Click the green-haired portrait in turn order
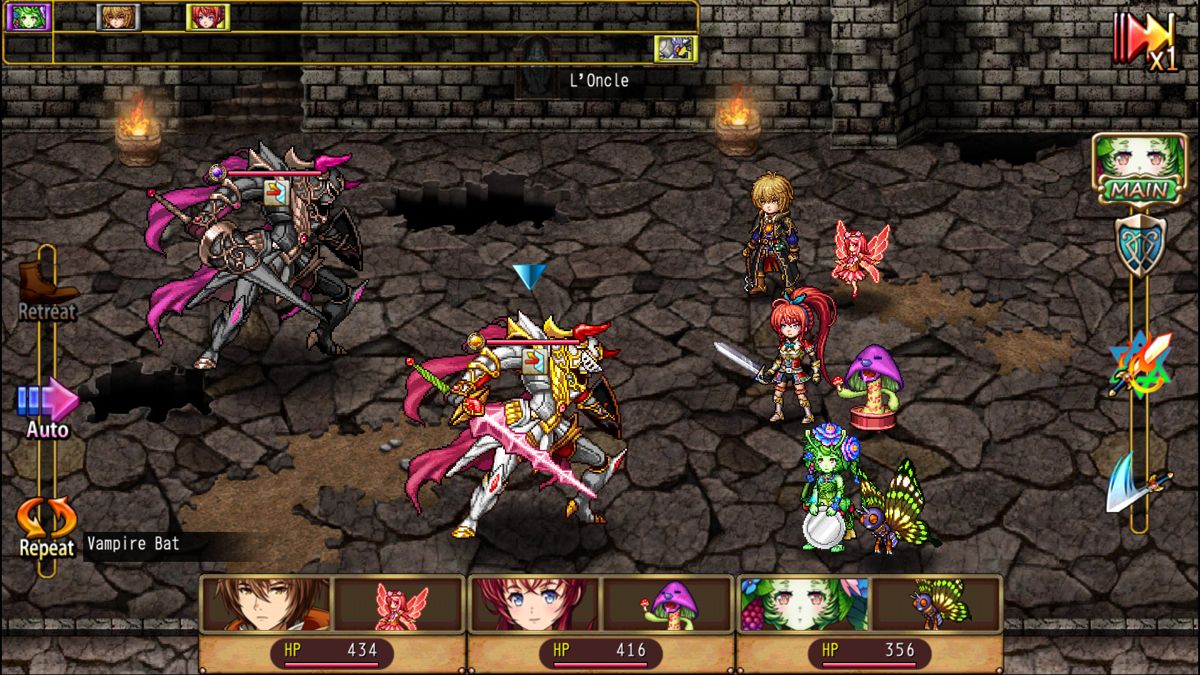This screenshot has width=1200, height=675. [28, 17]
